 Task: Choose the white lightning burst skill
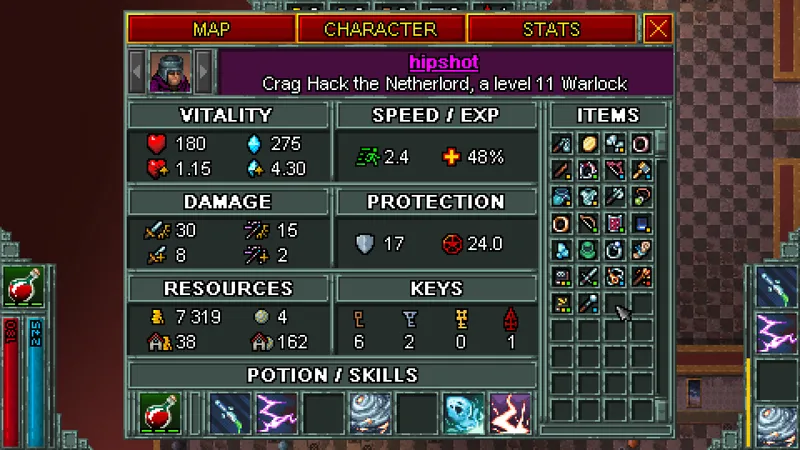tap(510, 412)
